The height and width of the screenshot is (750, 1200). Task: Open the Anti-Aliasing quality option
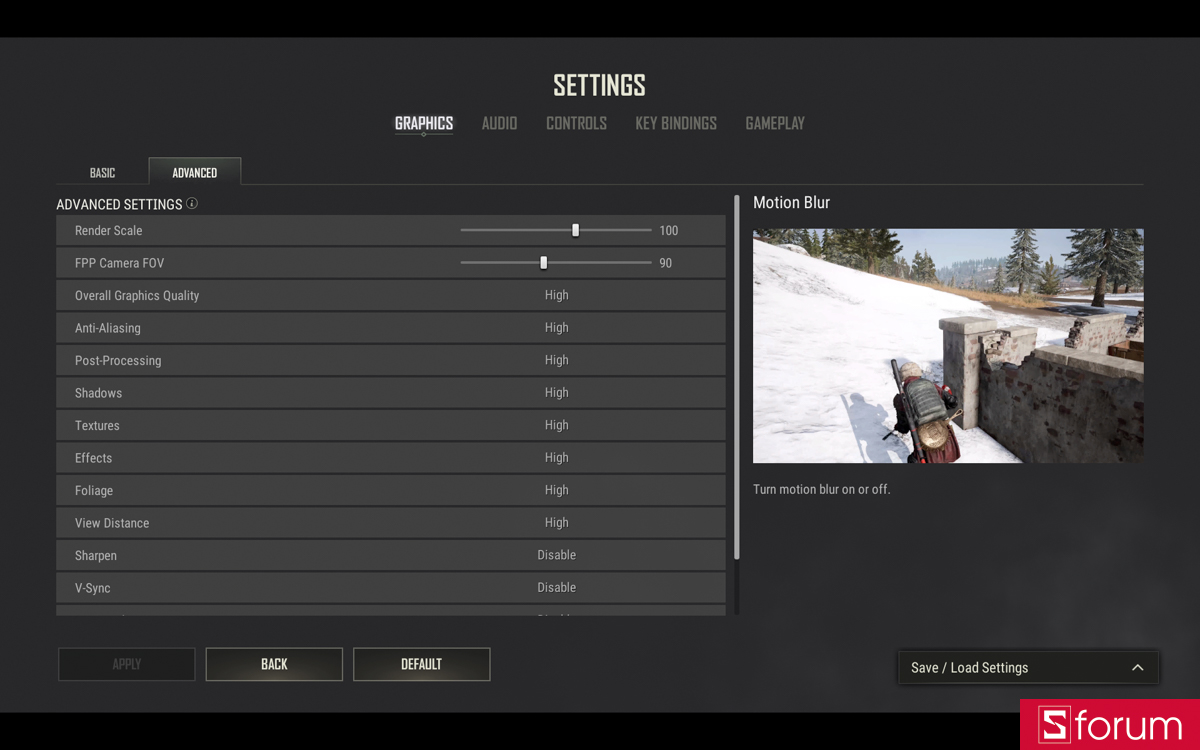click(x=556, y=328)
